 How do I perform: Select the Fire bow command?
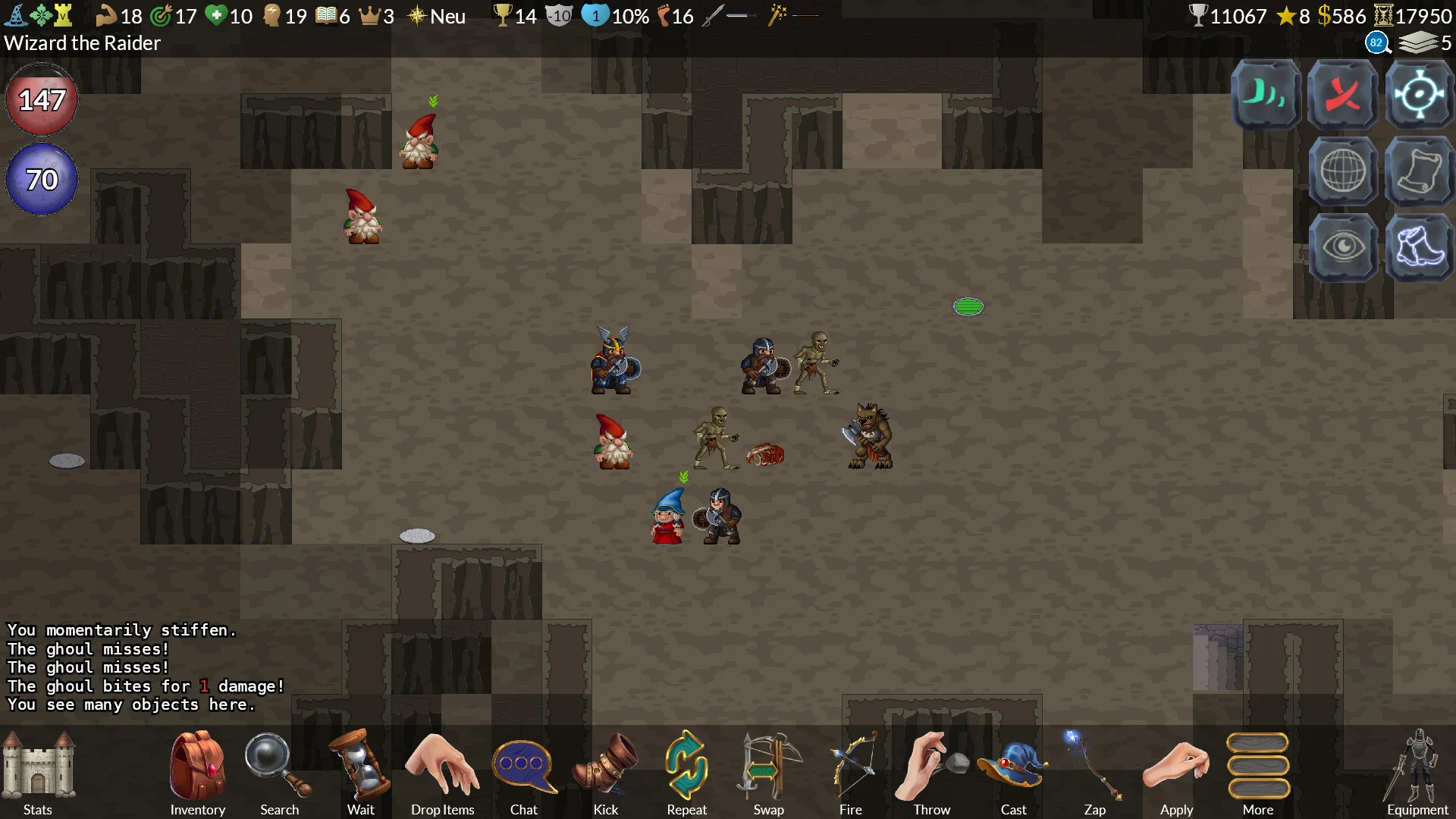click(x=850, y=767)
